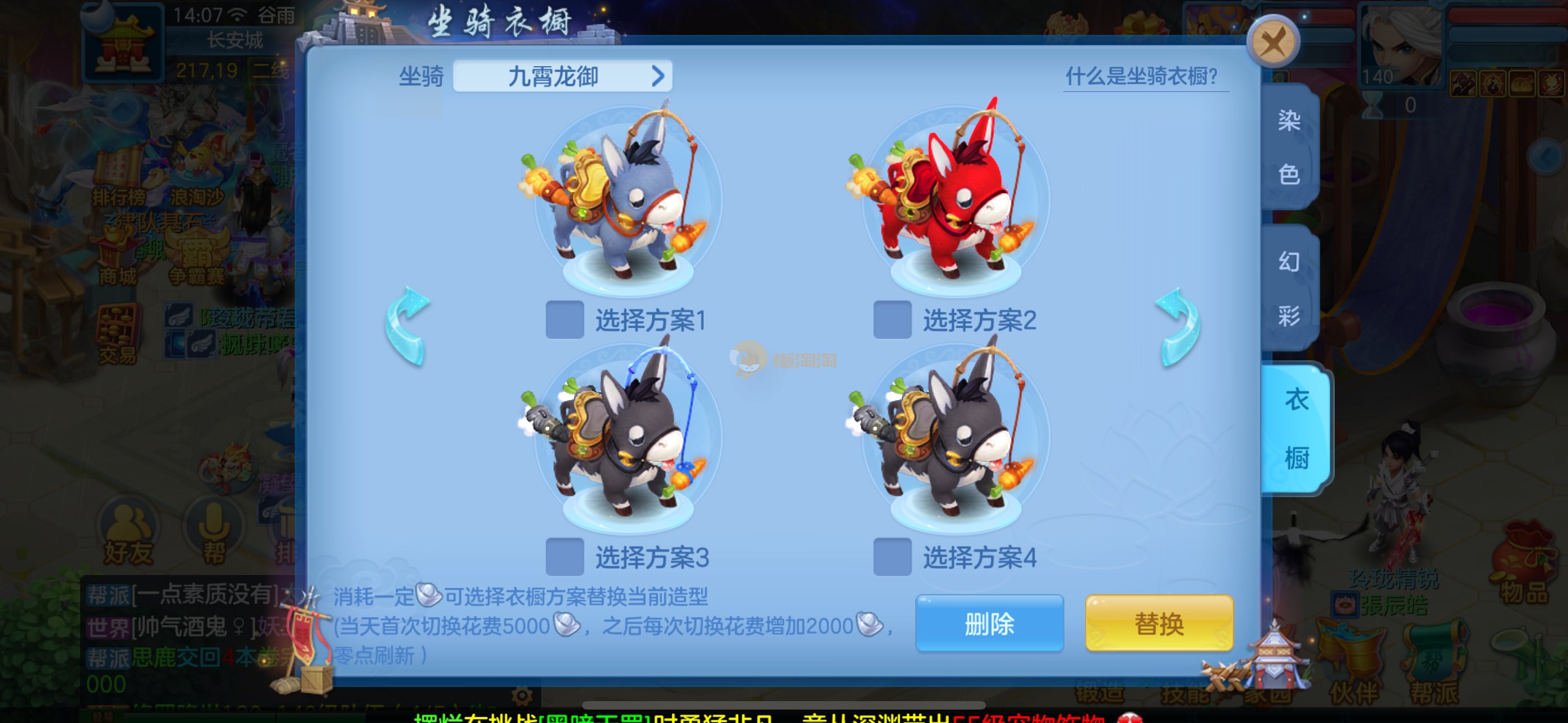Tick the 选择方案3 checkbox

coord(565,556)
